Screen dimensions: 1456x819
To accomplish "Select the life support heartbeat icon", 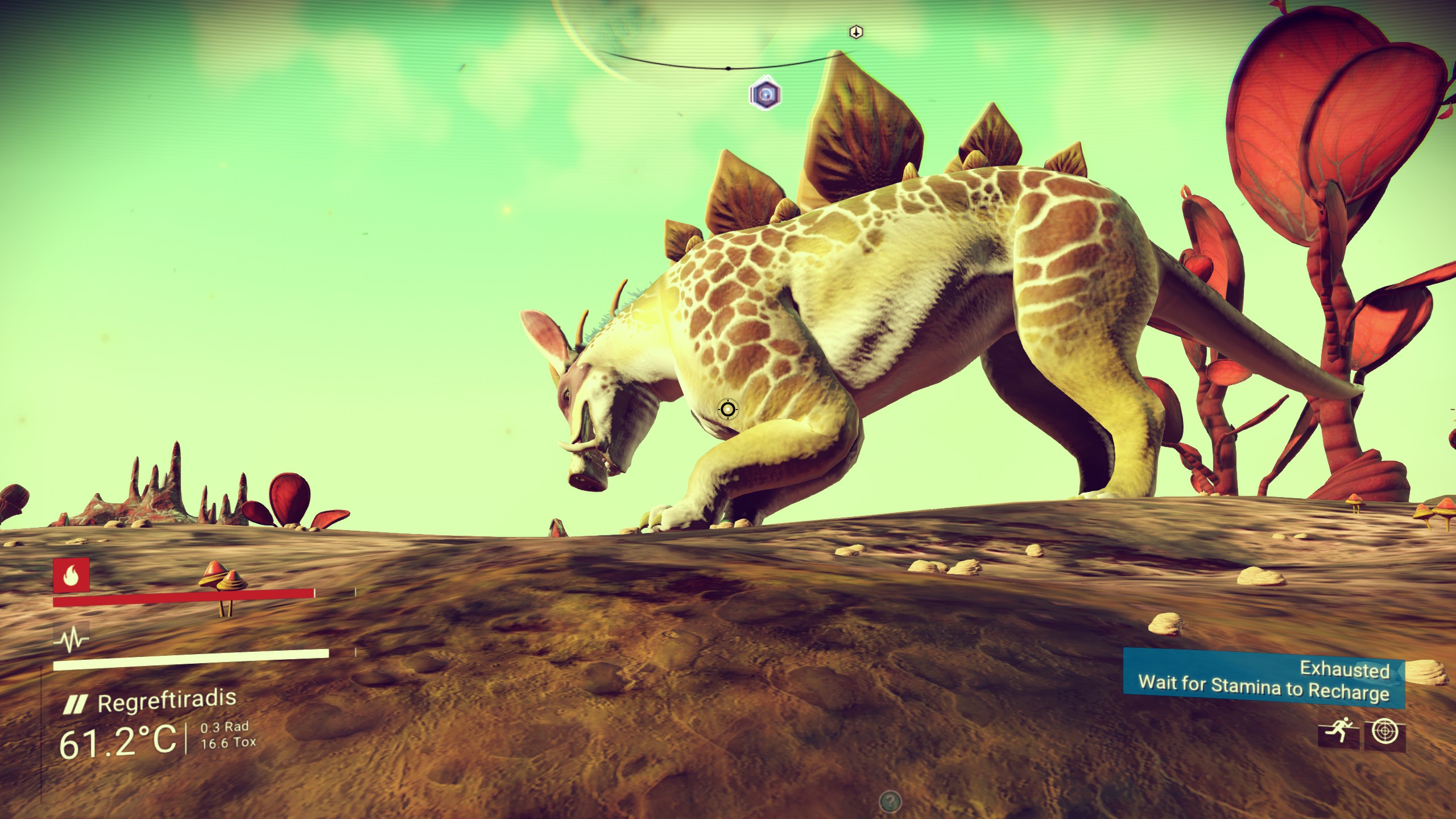I will tap(71, 639).
